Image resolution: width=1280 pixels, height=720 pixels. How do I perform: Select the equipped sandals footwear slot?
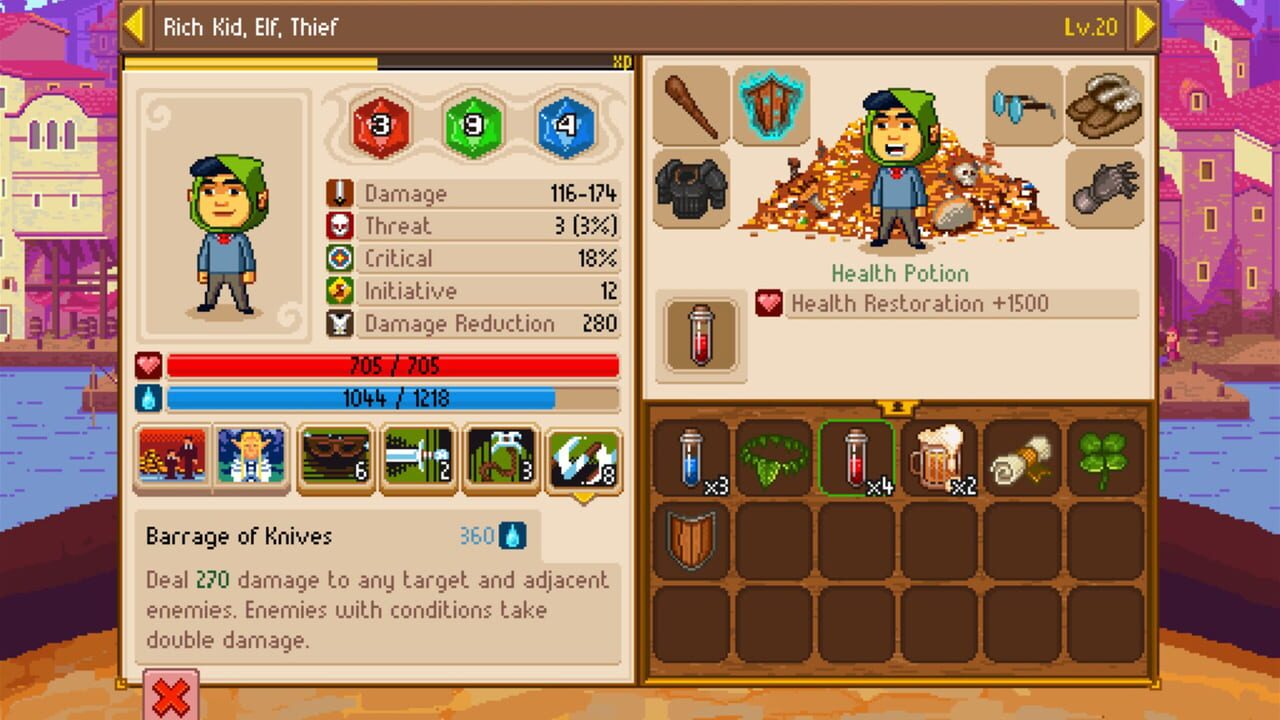pos(1103,107)
